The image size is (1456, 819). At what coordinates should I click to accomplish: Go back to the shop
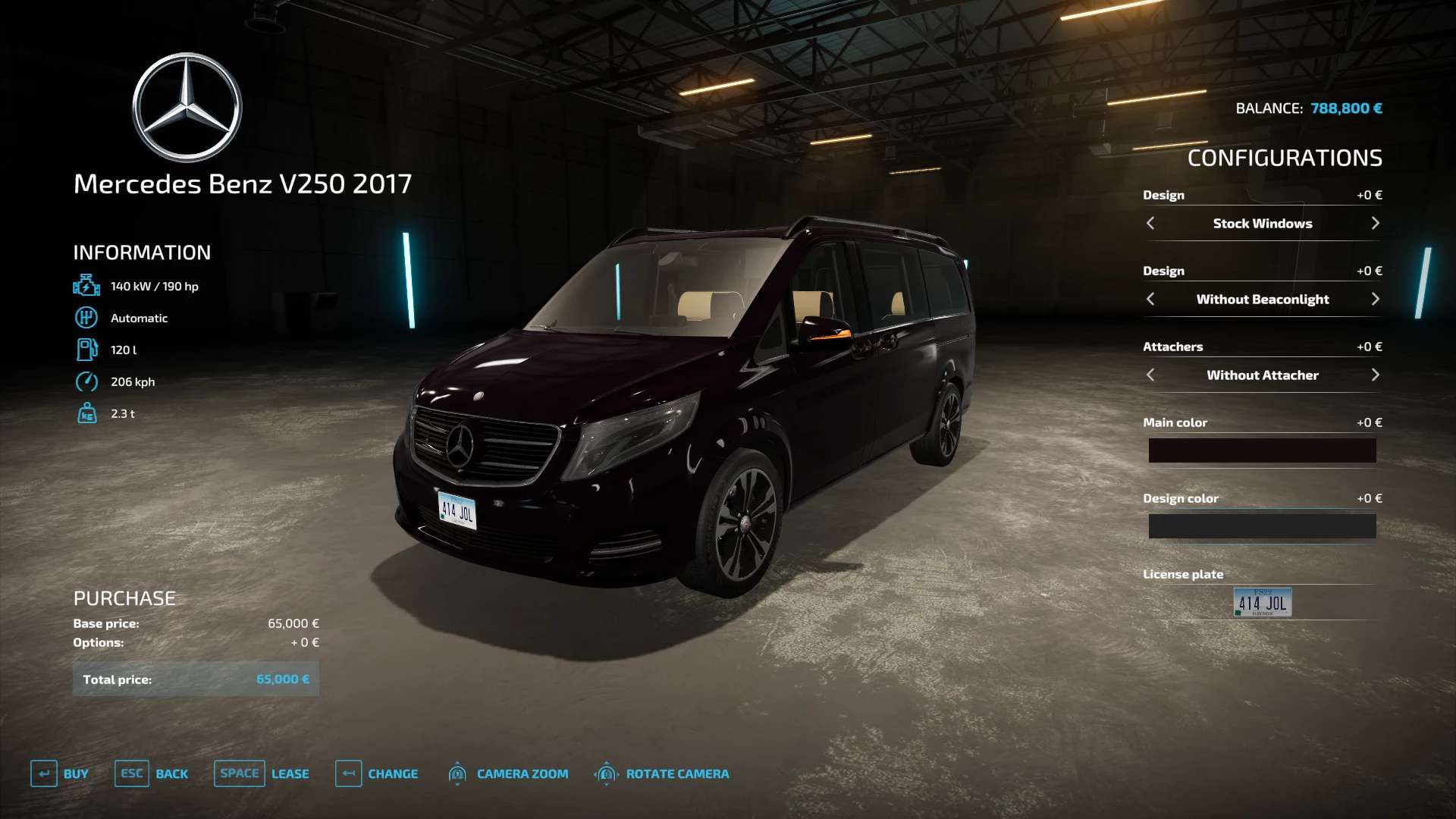152,773
